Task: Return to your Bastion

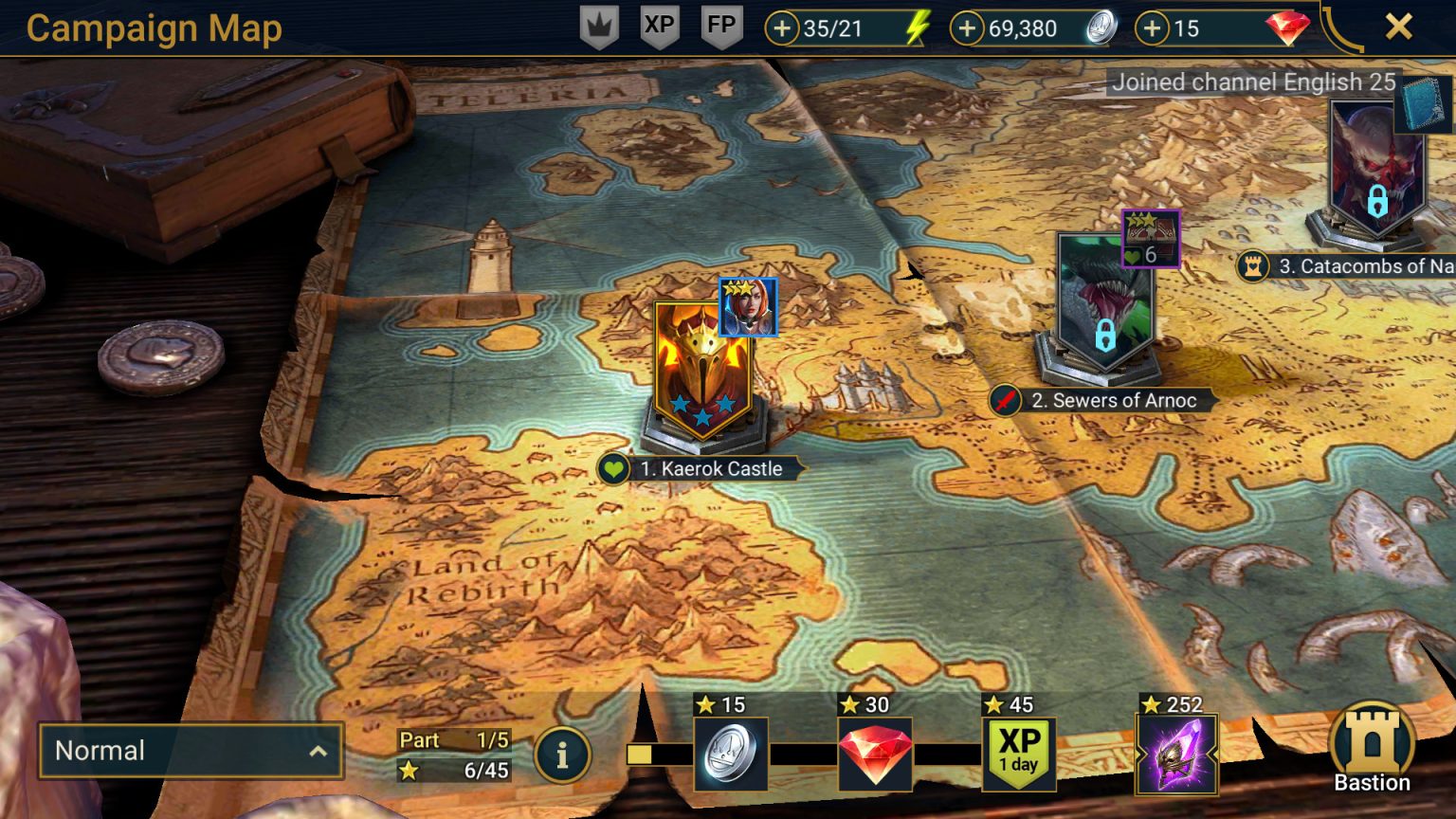Action: 1372,748
